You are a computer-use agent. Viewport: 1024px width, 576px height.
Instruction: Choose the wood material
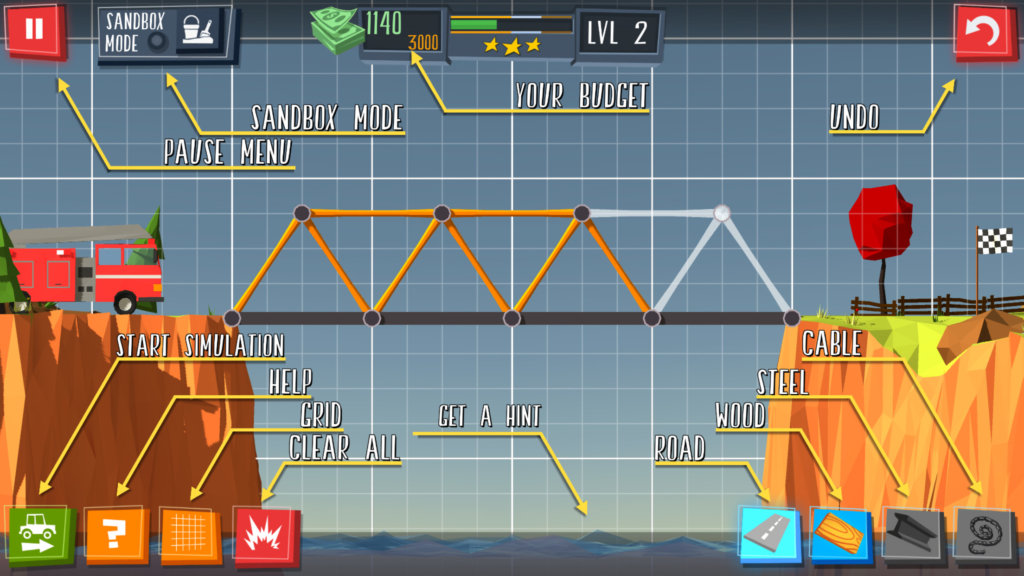(841, 534)
